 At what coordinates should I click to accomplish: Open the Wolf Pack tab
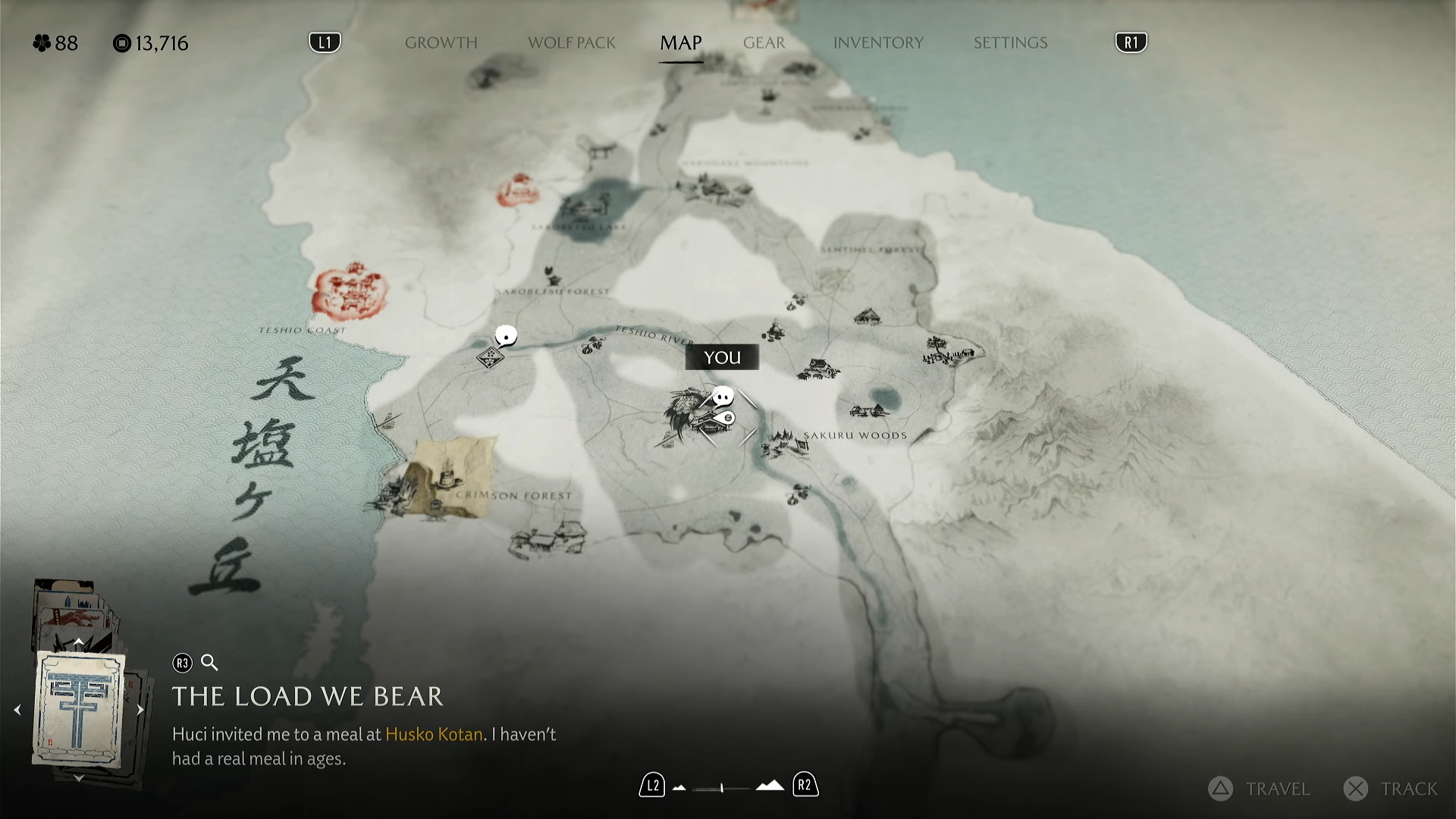point(571,43)
